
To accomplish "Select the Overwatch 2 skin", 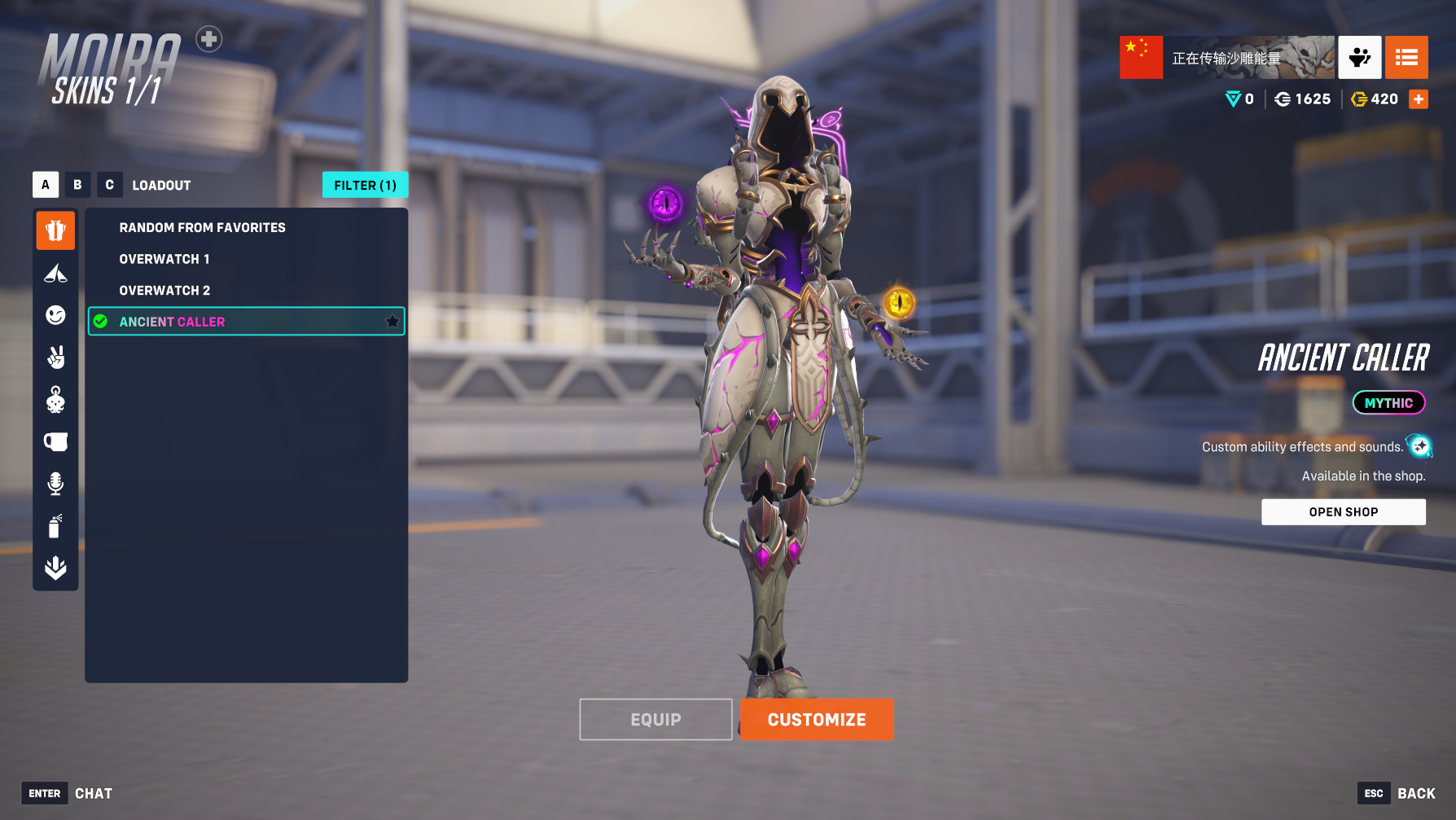I will (164, 291).
